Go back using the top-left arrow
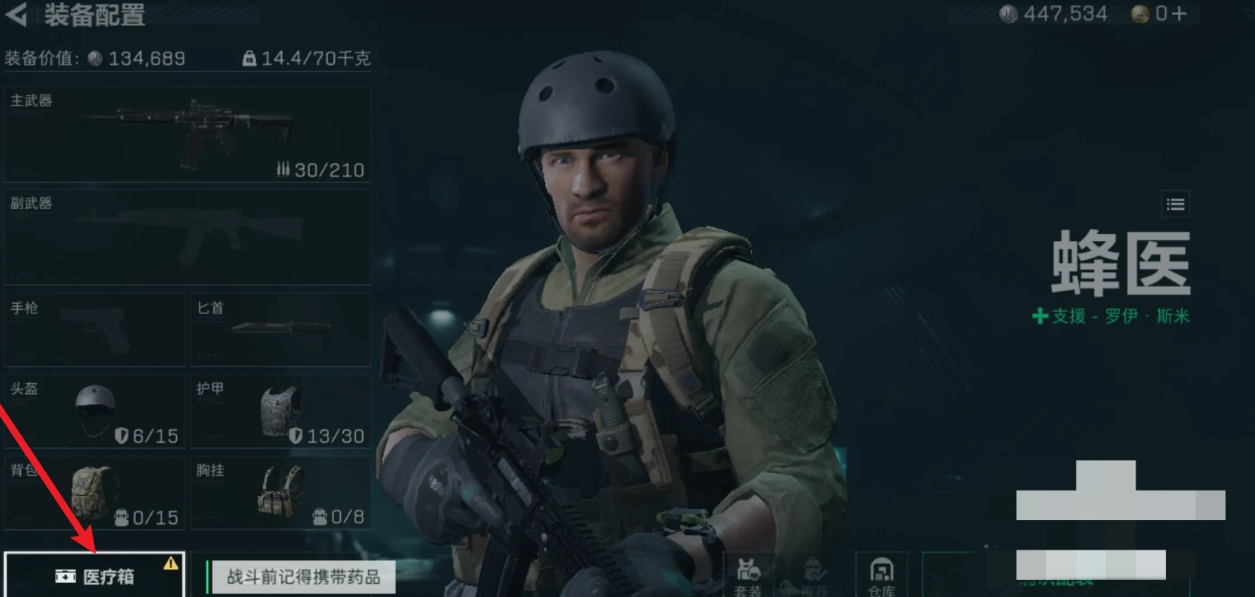Viewport: 1255px width, 597px height. coord(16,15)
